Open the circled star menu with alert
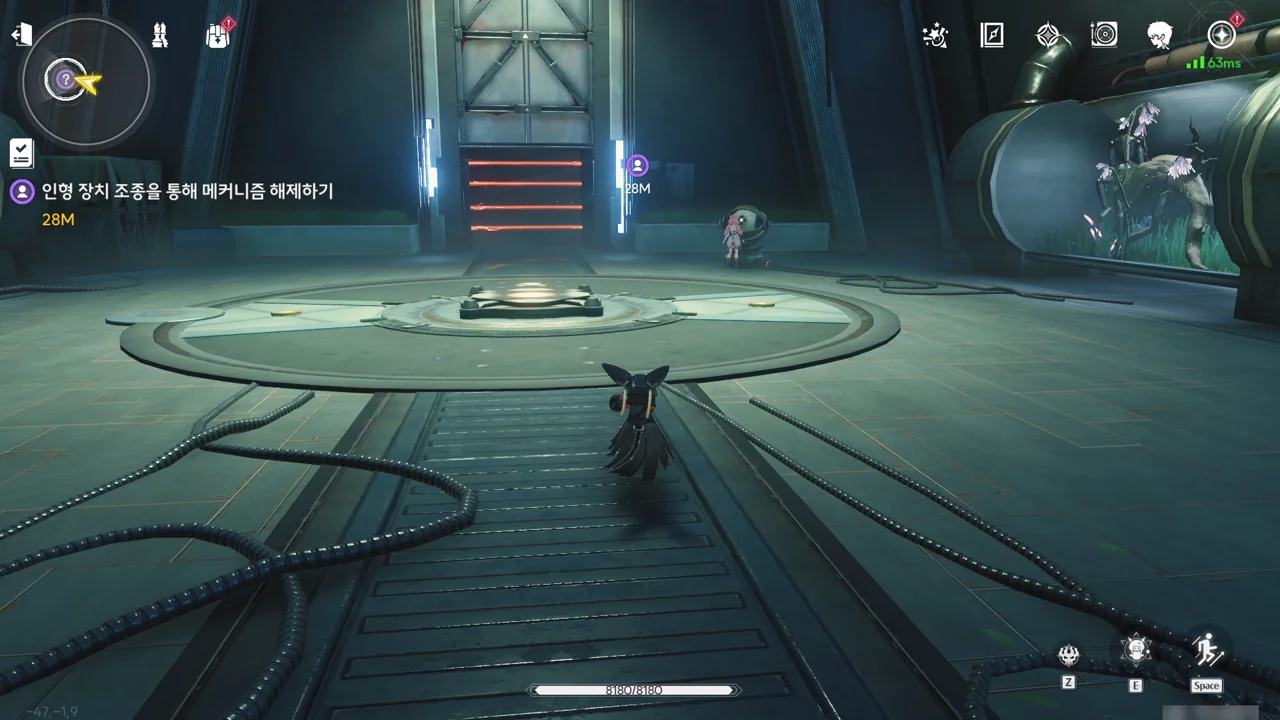 point(1221,35)
